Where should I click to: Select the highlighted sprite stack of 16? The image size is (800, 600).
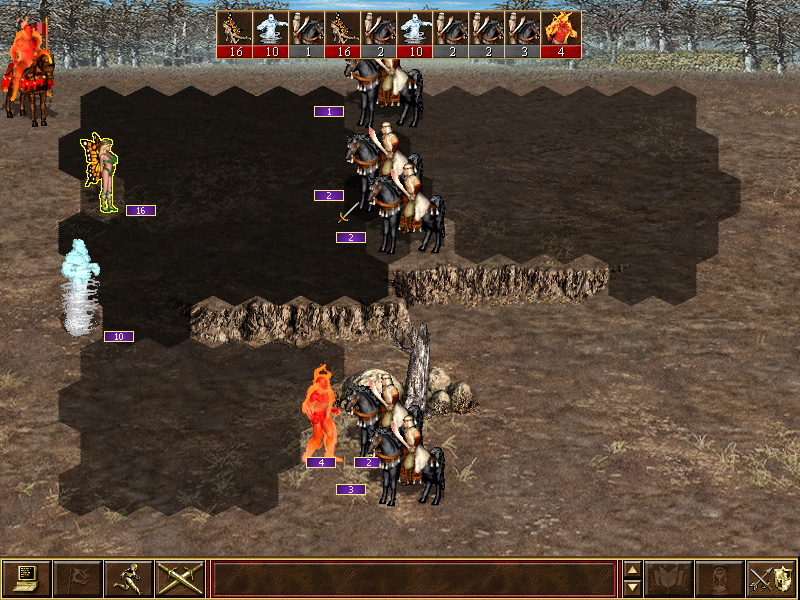tap(102, 173)
